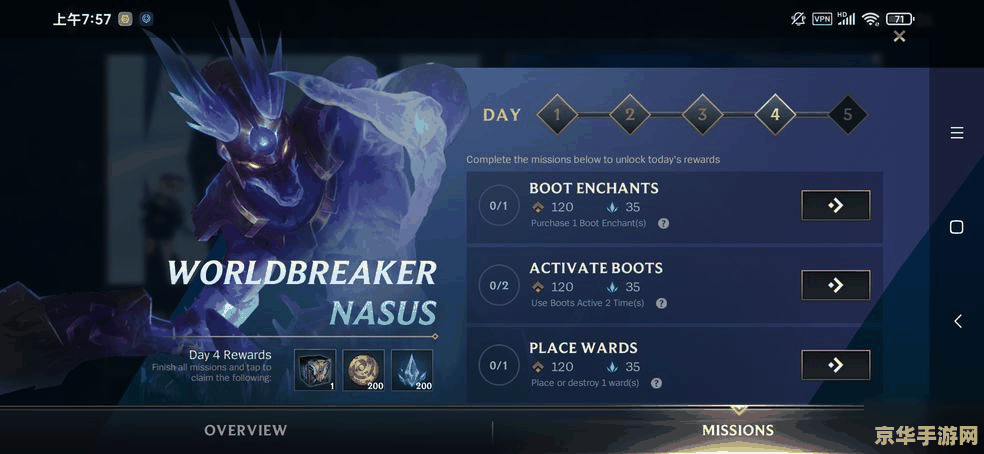Inspect the chest reward icon
This screenshot has width=984, height=454.
click(315, 370)
